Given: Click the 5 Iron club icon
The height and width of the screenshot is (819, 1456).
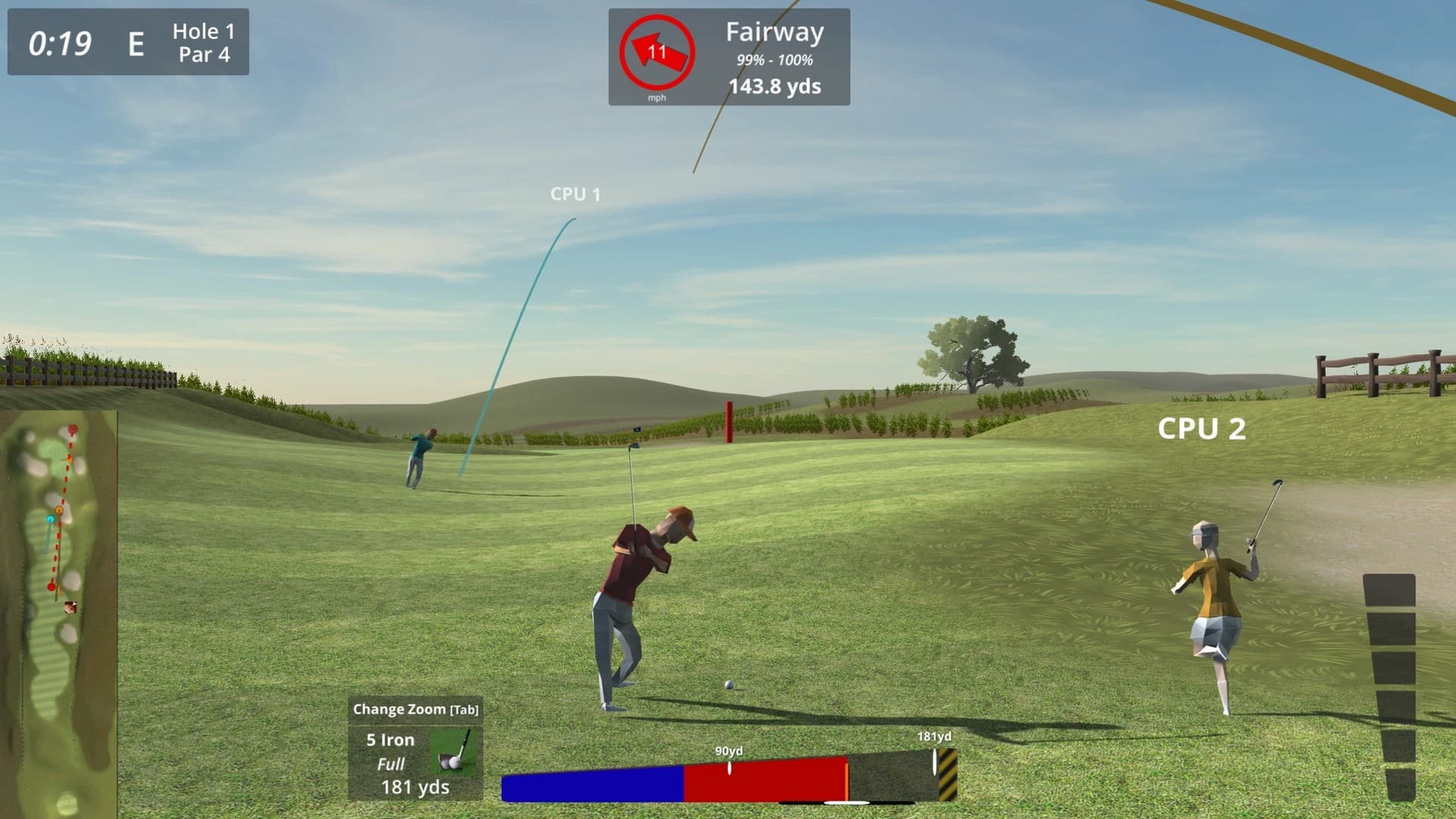Looking at the screenshot, I should pos(457,752).
